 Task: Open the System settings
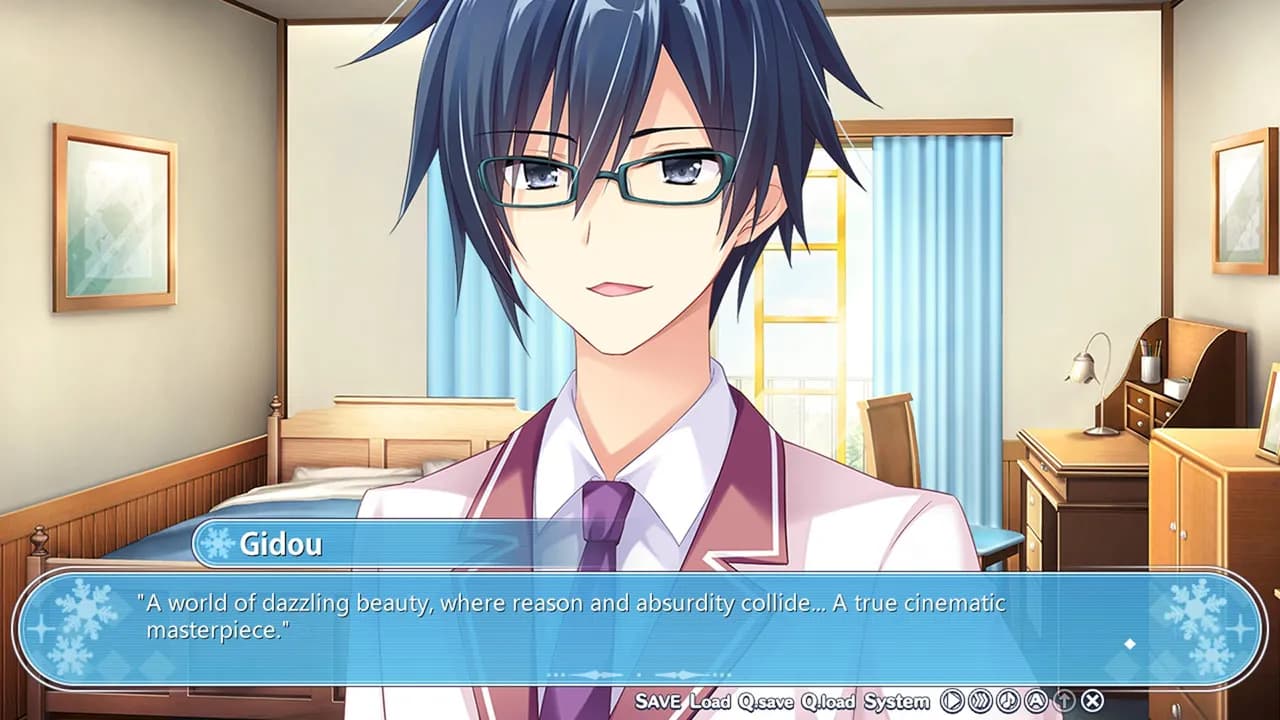tap(897, 701)
